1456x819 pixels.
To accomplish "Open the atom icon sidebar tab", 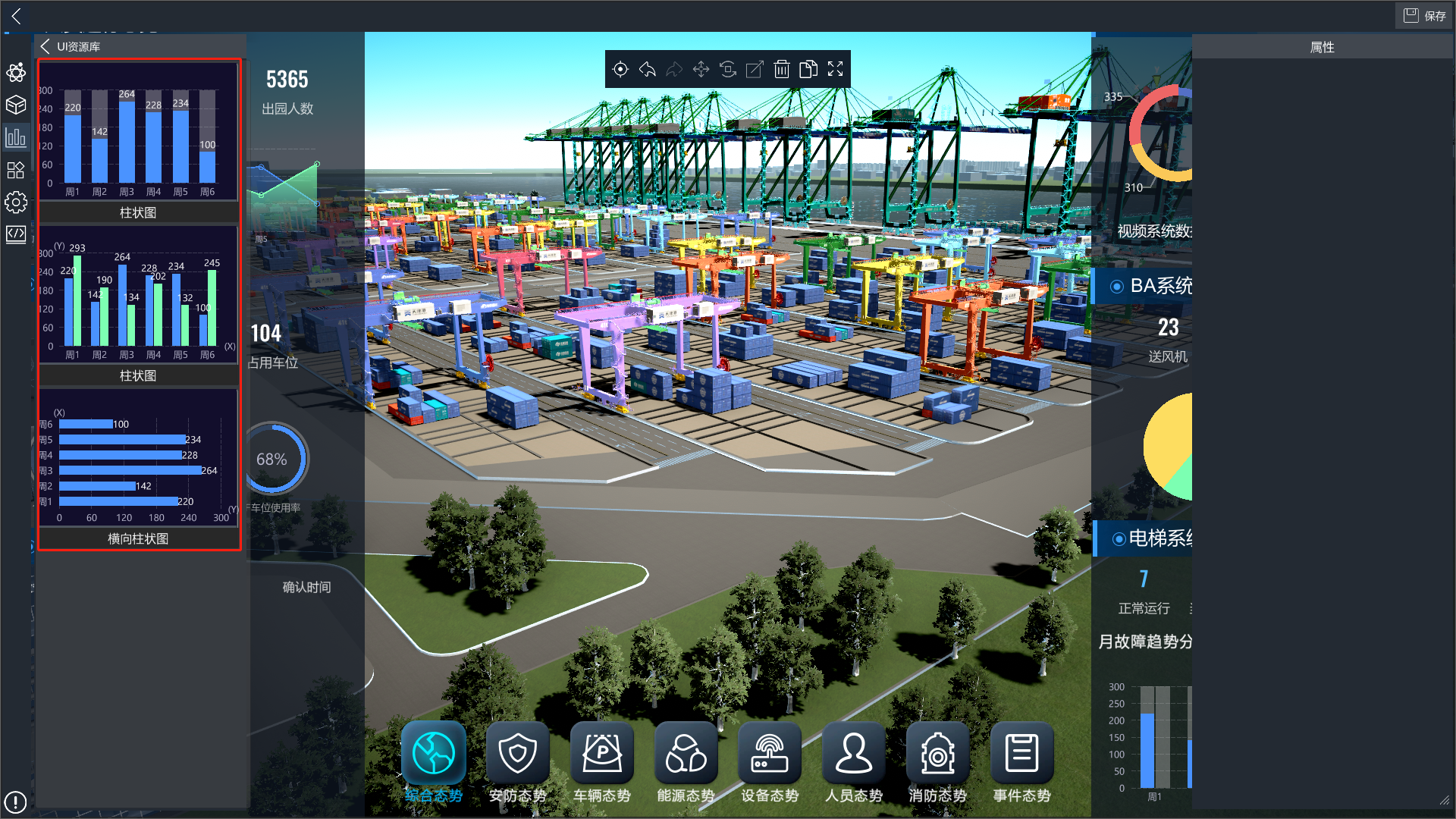I will pos(16,73).
